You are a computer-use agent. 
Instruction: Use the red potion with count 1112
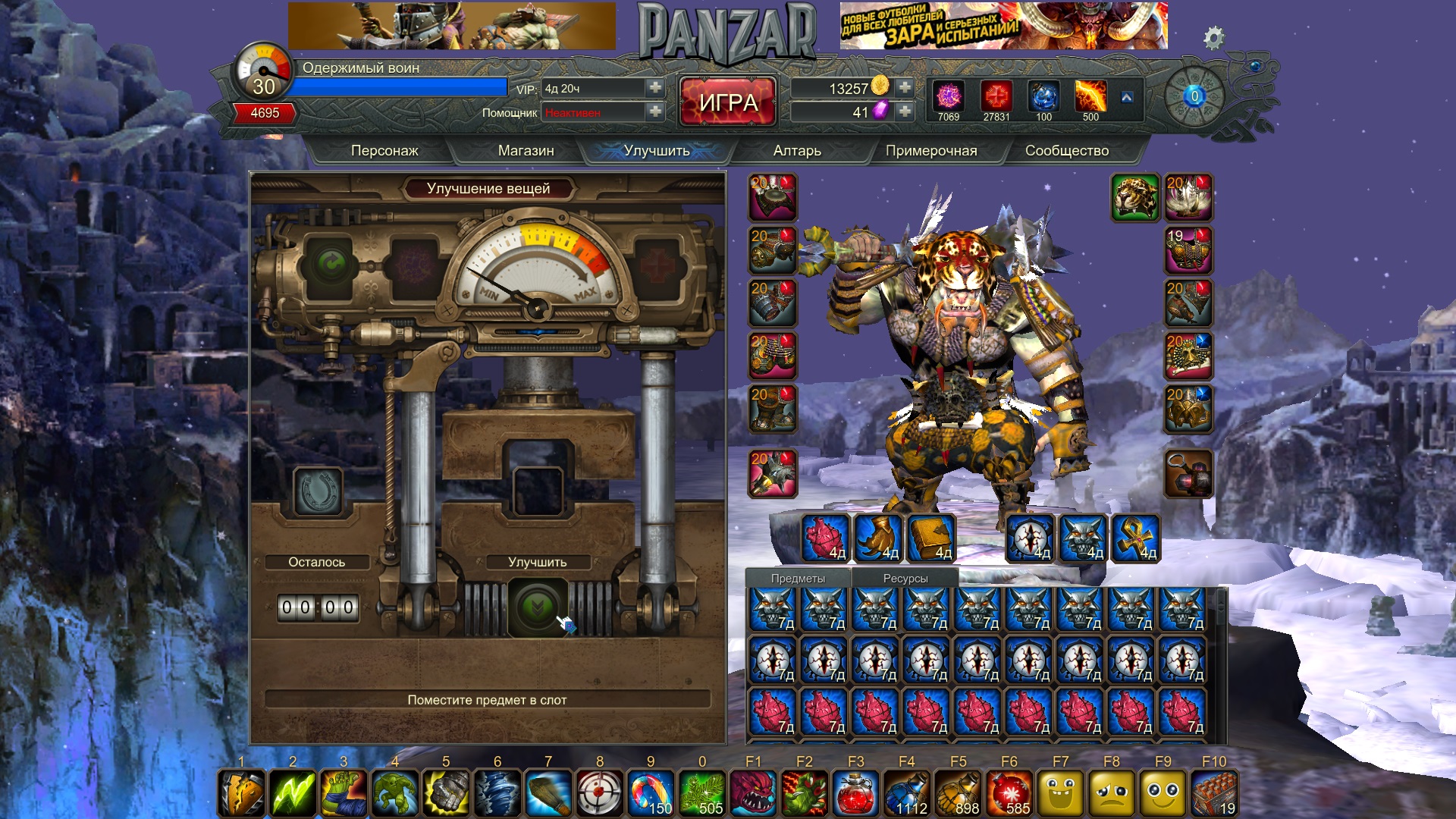point(906,793)
